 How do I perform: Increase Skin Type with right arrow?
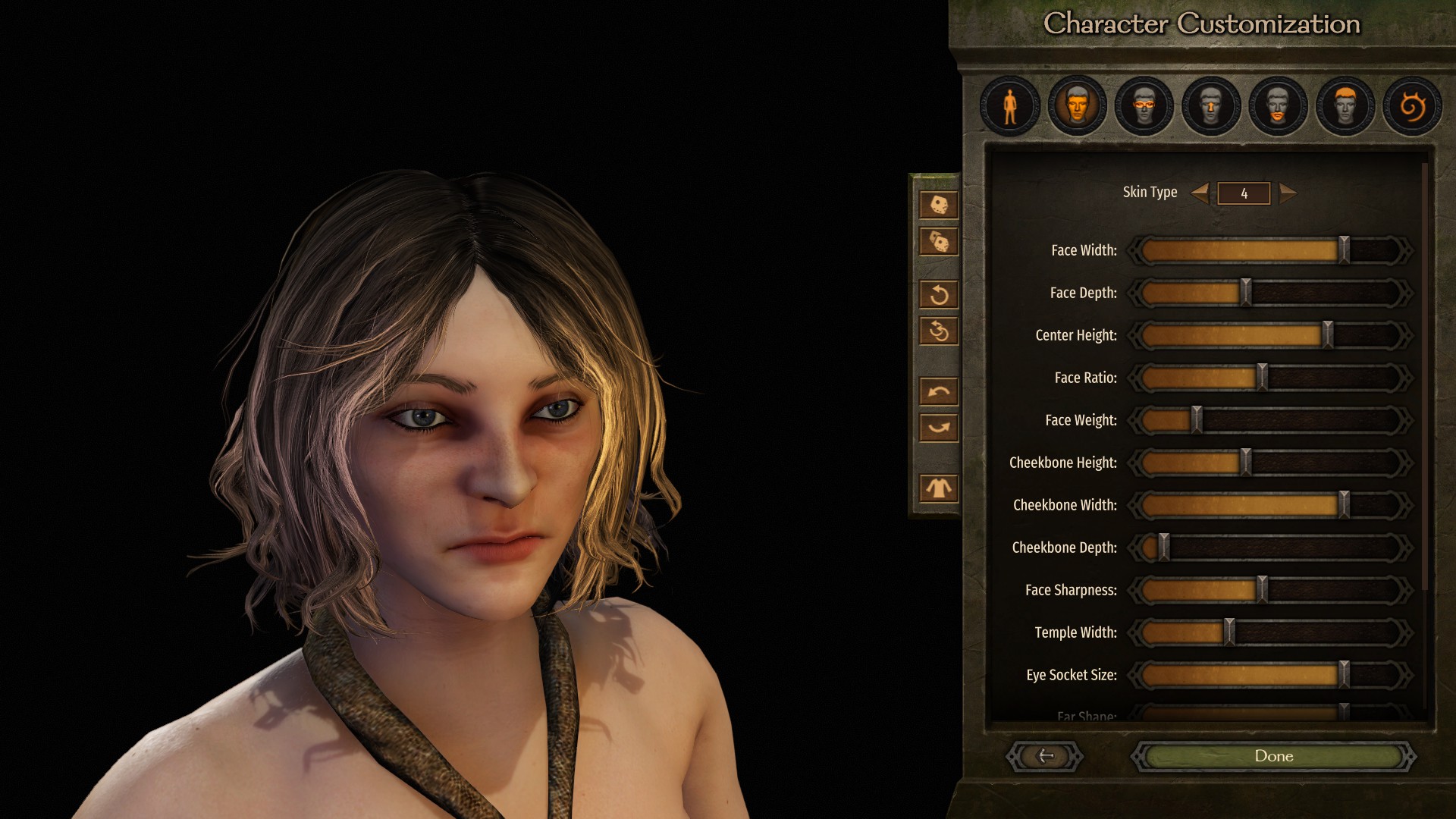click(x=1288, y=193)
